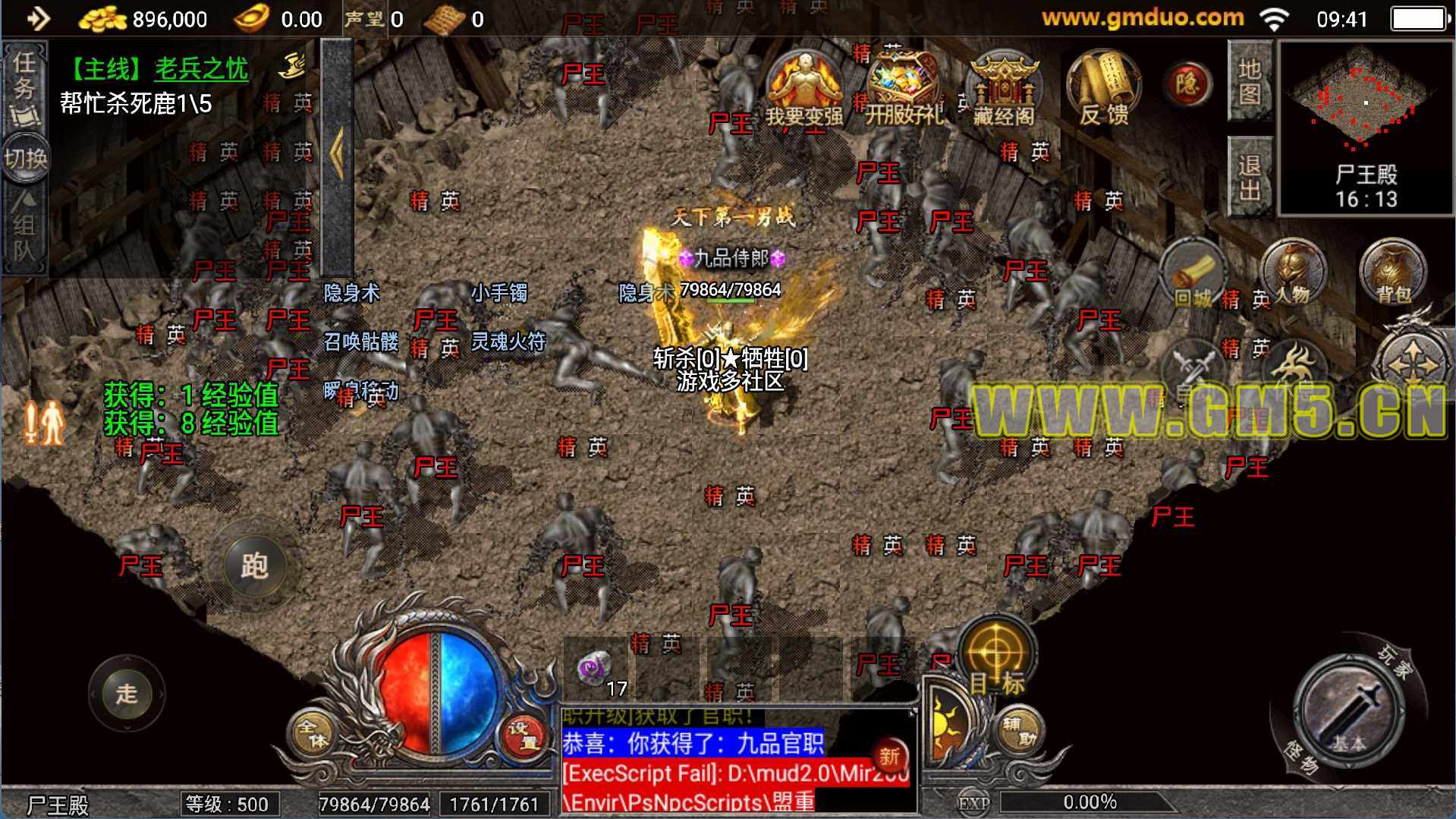Click the 退出 exit button
Screen dimensions: 1456x819
click(1249, 178)
